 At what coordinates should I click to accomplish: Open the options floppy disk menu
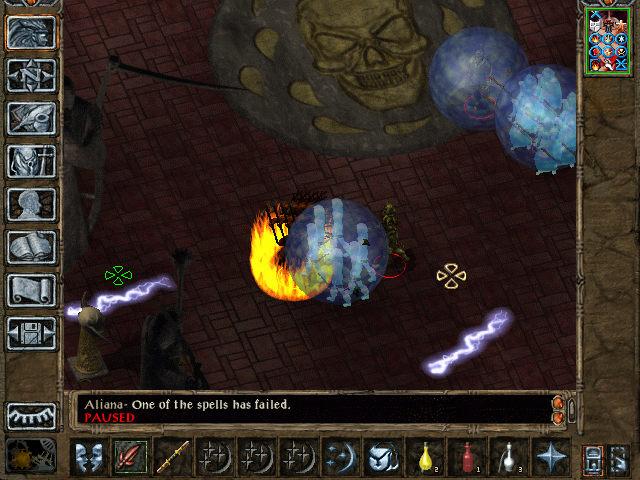point(31,333)
